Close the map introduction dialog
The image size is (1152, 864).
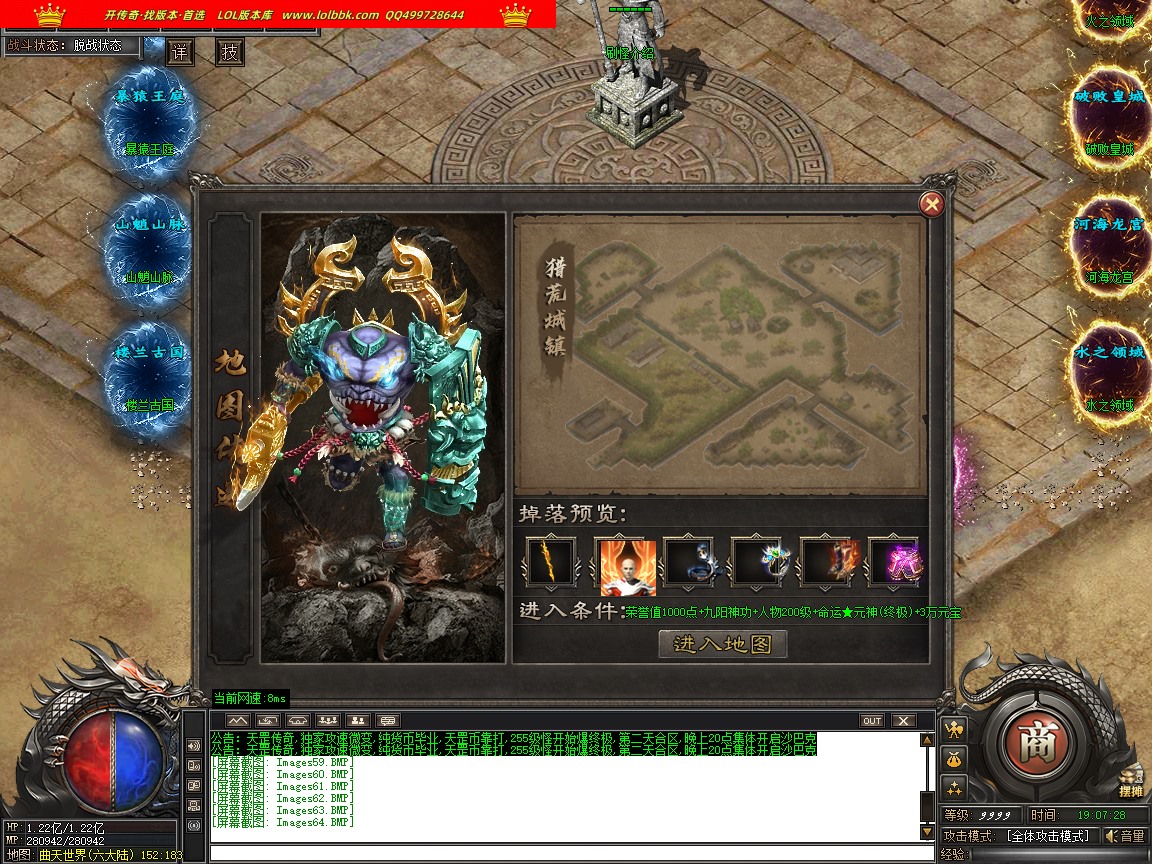(x=931, y=204)
